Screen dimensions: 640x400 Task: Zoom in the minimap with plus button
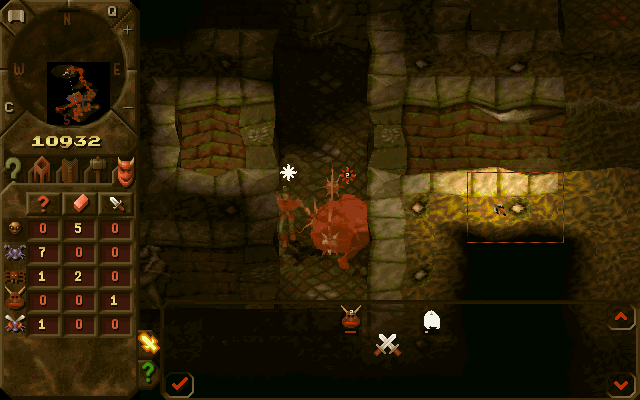click(x=128, y=30)
